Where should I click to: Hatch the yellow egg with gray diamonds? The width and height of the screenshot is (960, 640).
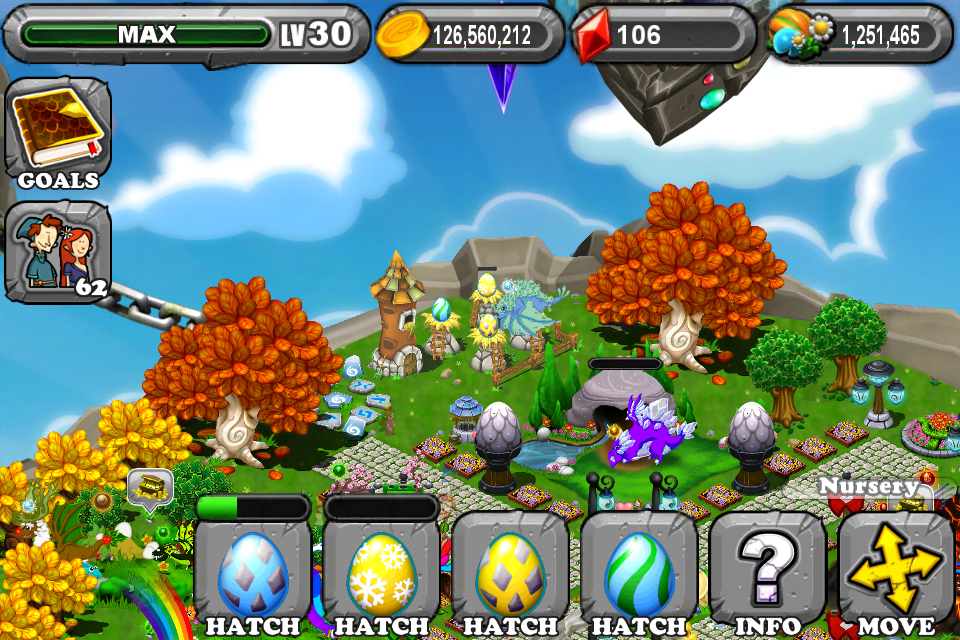pyautogui.click(x=510, y=573)
